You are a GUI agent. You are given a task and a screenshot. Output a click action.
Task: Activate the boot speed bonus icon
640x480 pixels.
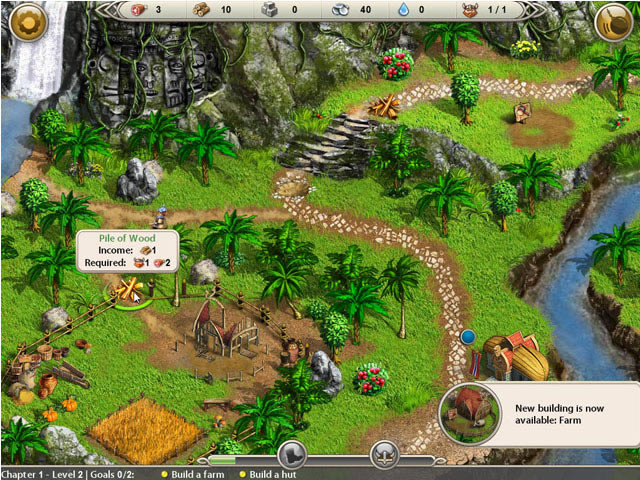(x=291, y=455)
